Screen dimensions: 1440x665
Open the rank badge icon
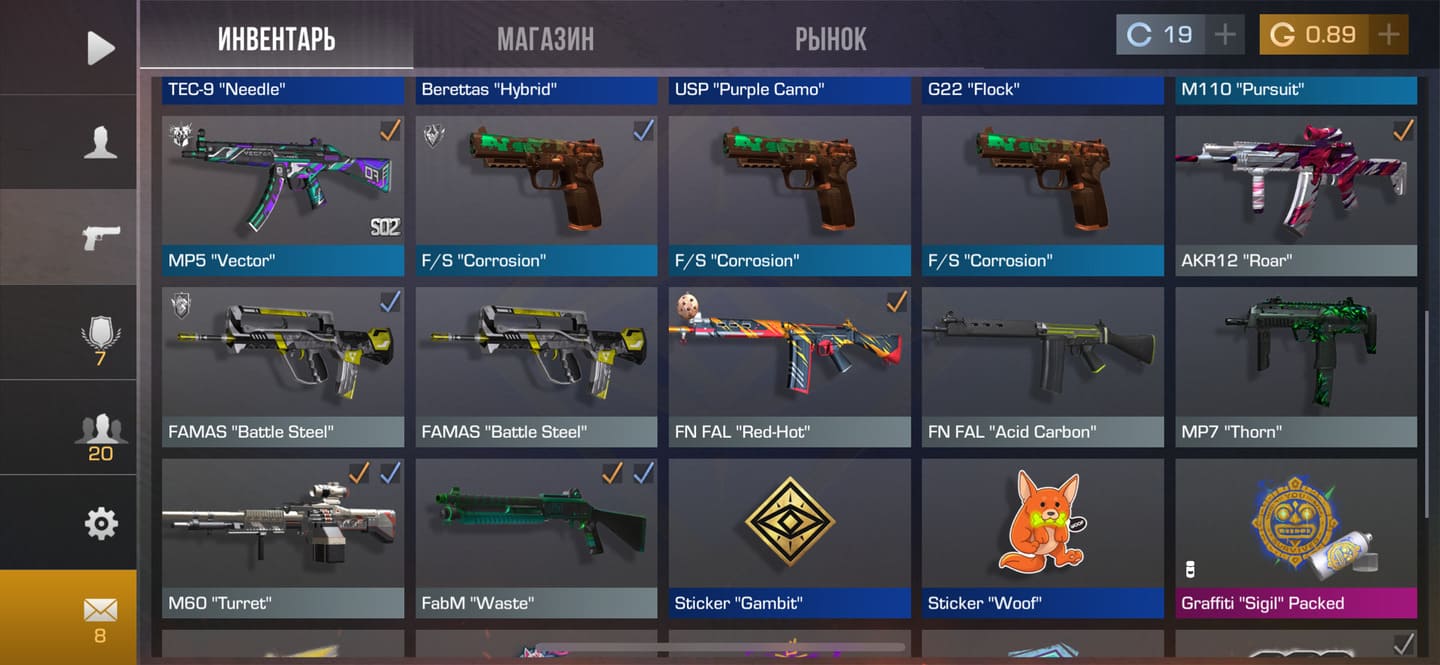pyautogui.click(x=100, y=333)
